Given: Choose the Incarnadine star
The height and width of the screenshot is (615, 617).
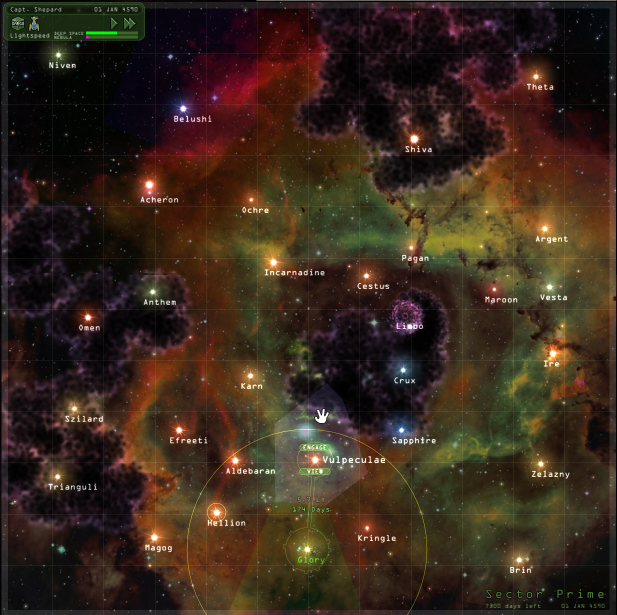Looking at the screenshot, I should coord(272,262).
